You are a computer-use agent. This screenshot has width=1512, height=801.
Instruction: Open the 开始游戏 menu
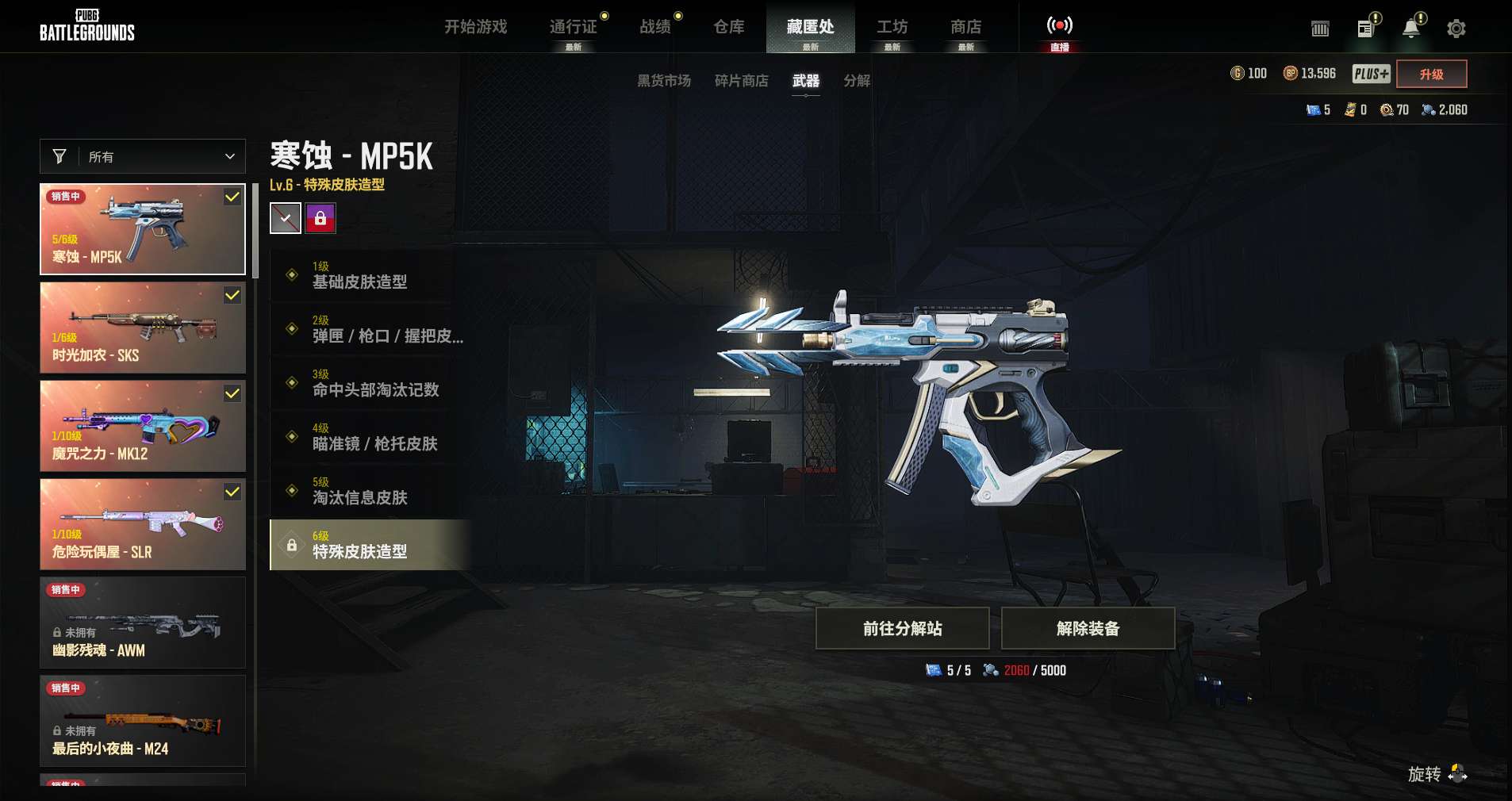click(x=475, y=27)
